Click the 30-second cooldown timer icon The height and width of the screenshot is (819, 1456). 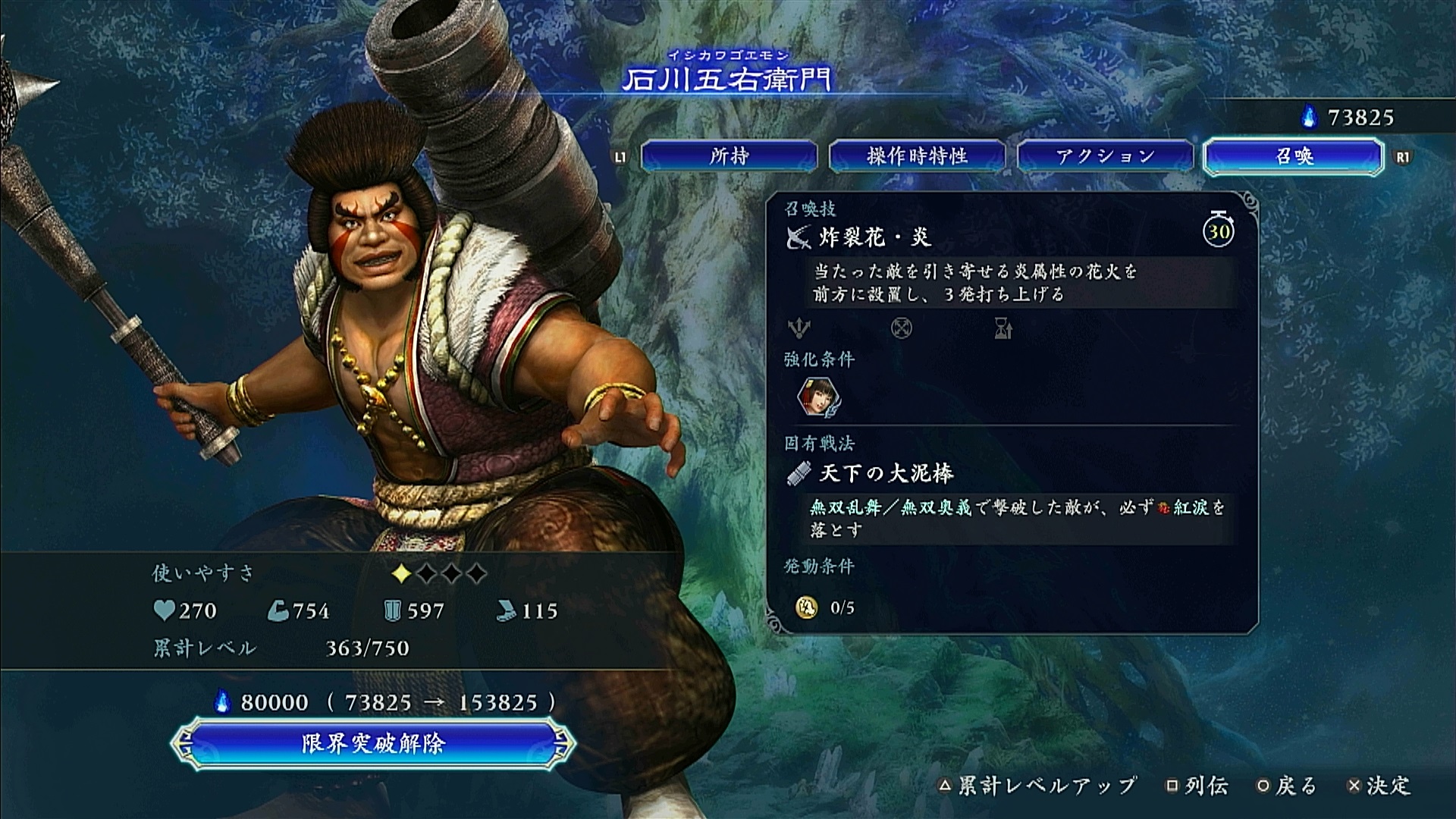(1218, 230)
